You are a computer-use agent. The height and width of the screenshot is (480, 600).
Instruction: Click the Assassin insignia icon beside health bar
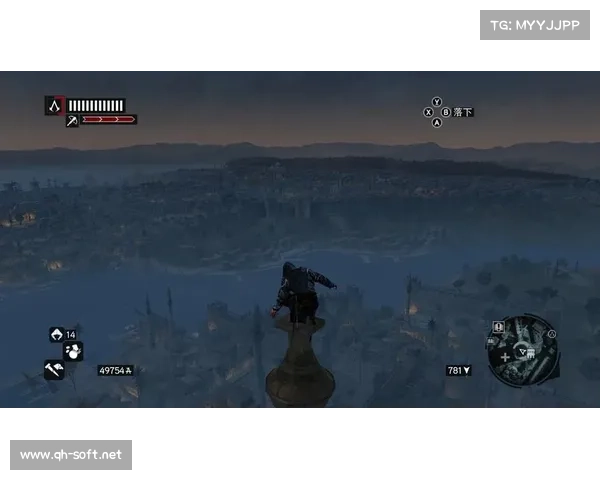54,104
